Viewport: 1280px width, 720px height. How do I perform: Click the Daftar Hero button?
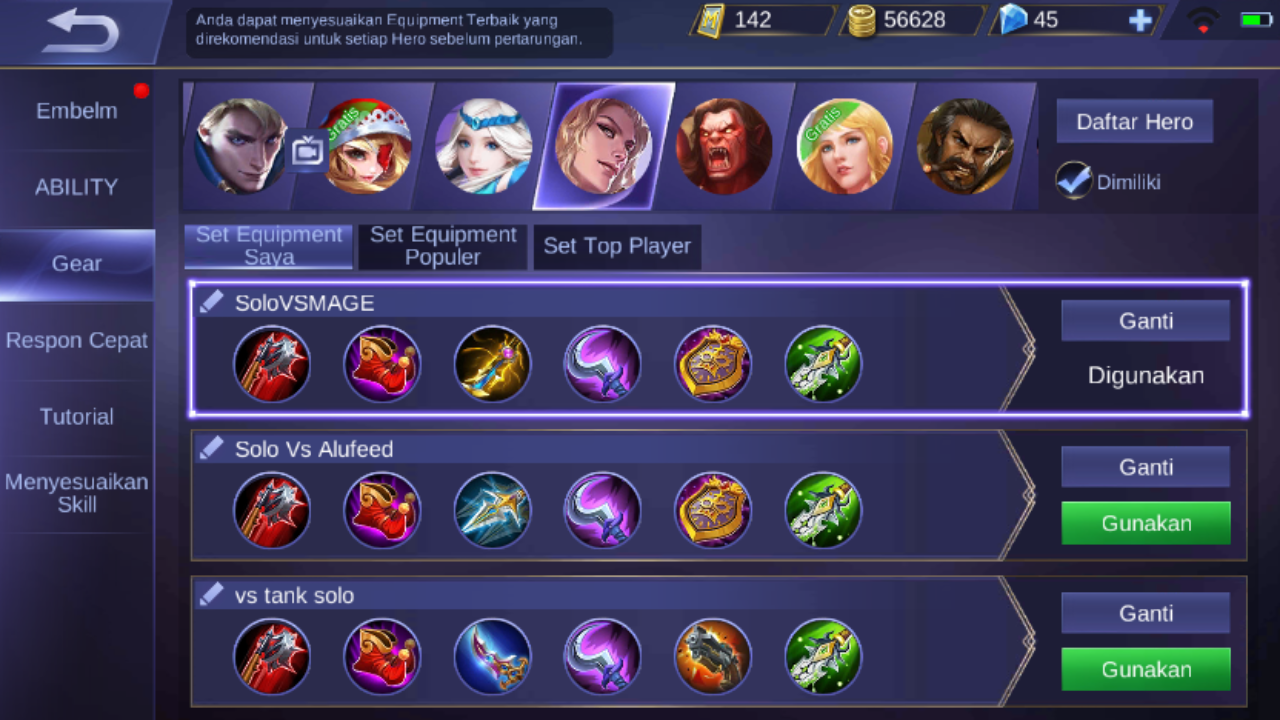click(1134, 121)
